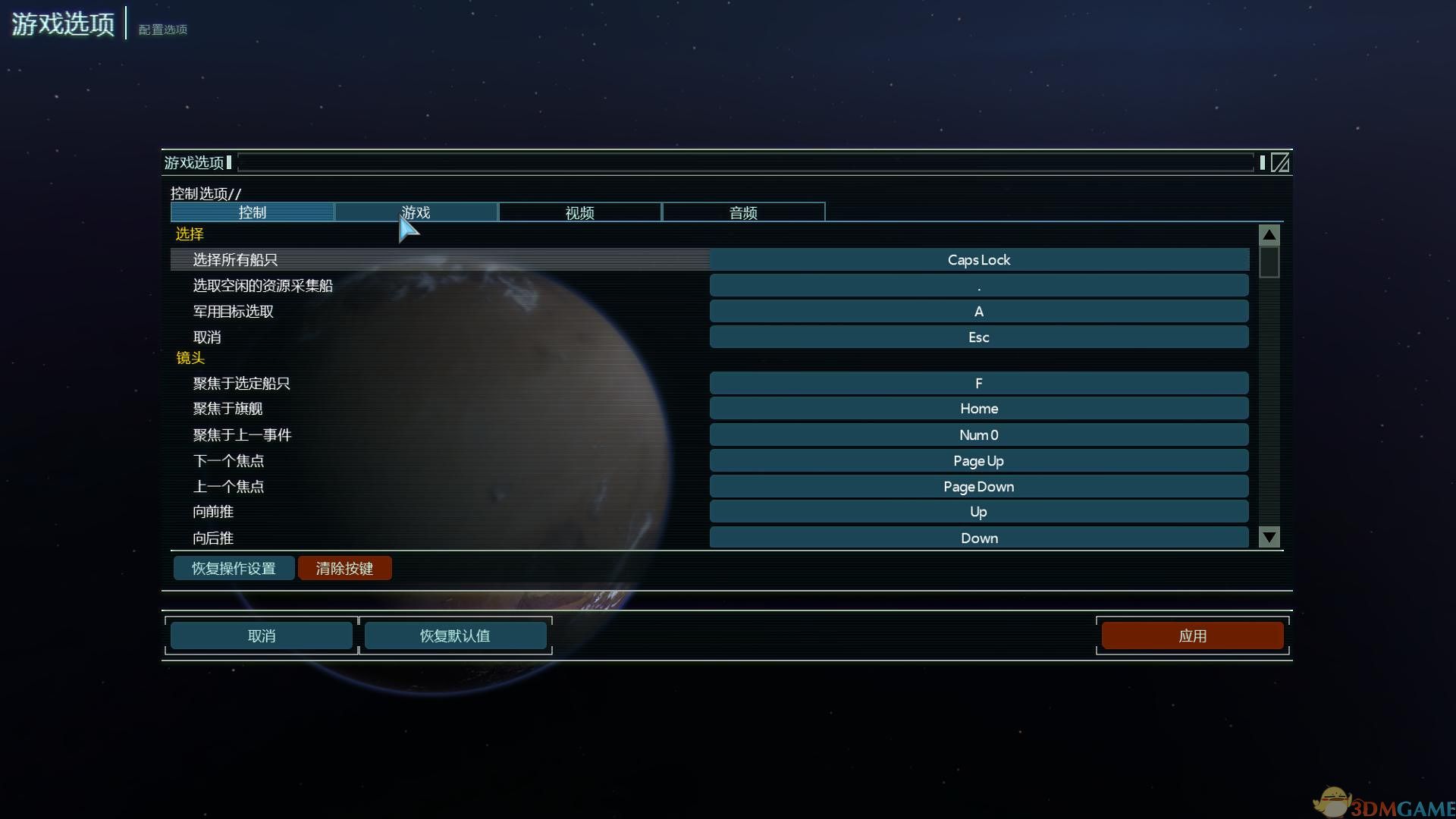Change the Page Down key binding
Viewport: 1456px width, 819px height.
tap(978, 487)
